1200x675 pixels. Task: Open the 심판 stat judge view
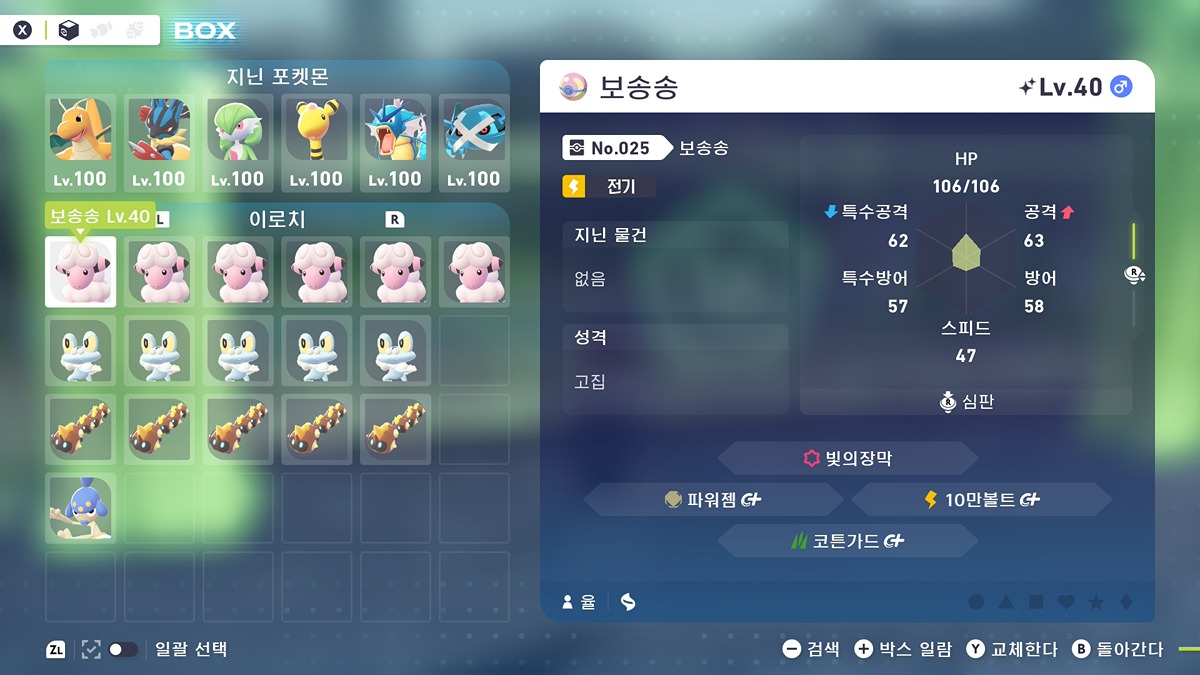point(967,402)
